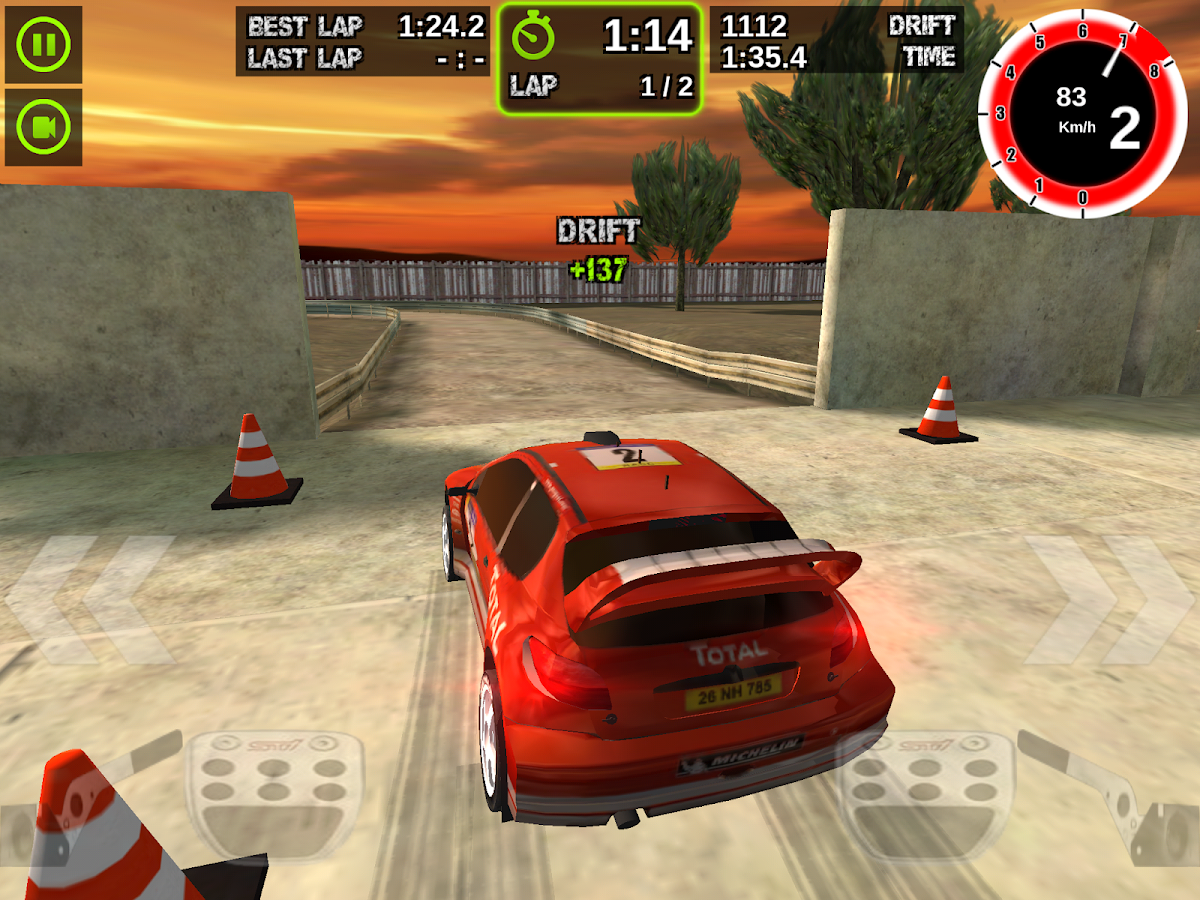Steer left with the left chevron arrows
The image size is (1200, 900).
[90, 600]
